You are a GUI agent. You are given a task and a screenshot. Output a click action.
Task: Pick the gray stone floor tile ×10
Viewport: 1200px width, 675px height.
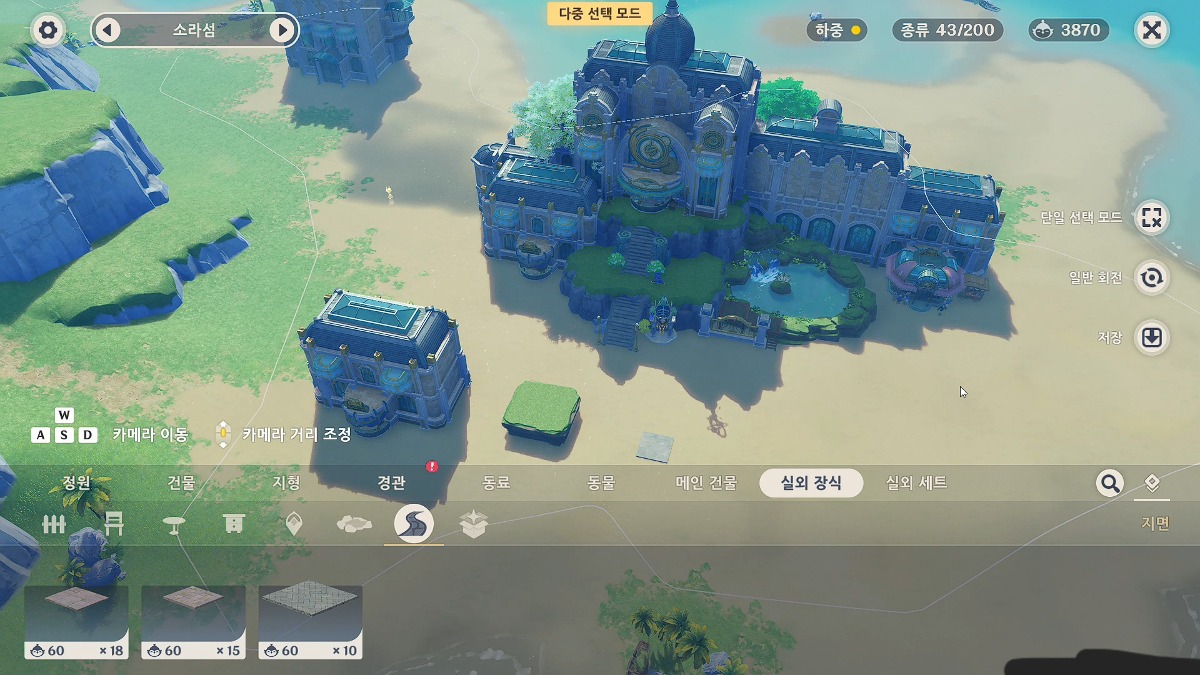310,621
